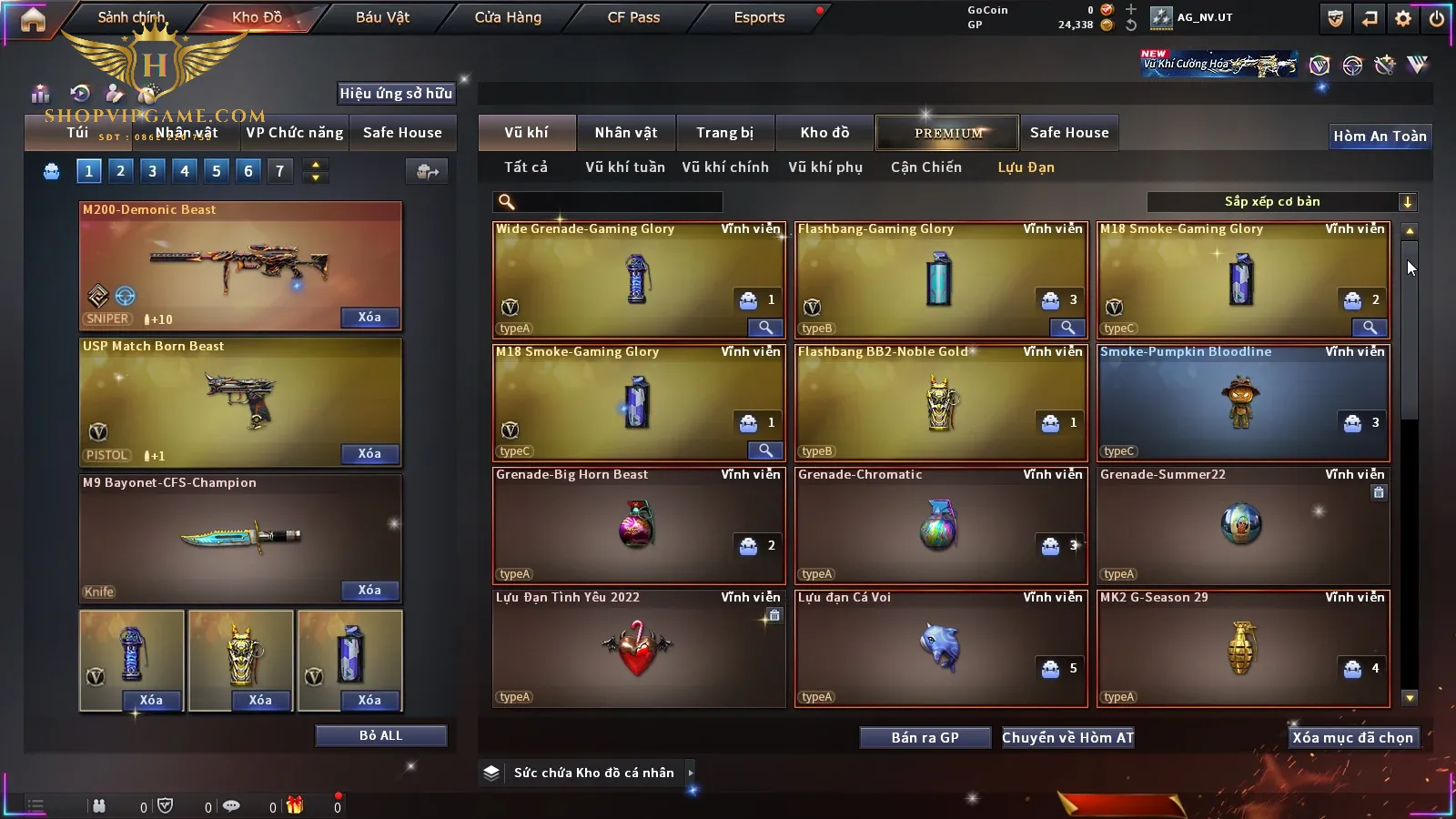
Task: Open the PREMIUM tab
Action: point(947,133)
